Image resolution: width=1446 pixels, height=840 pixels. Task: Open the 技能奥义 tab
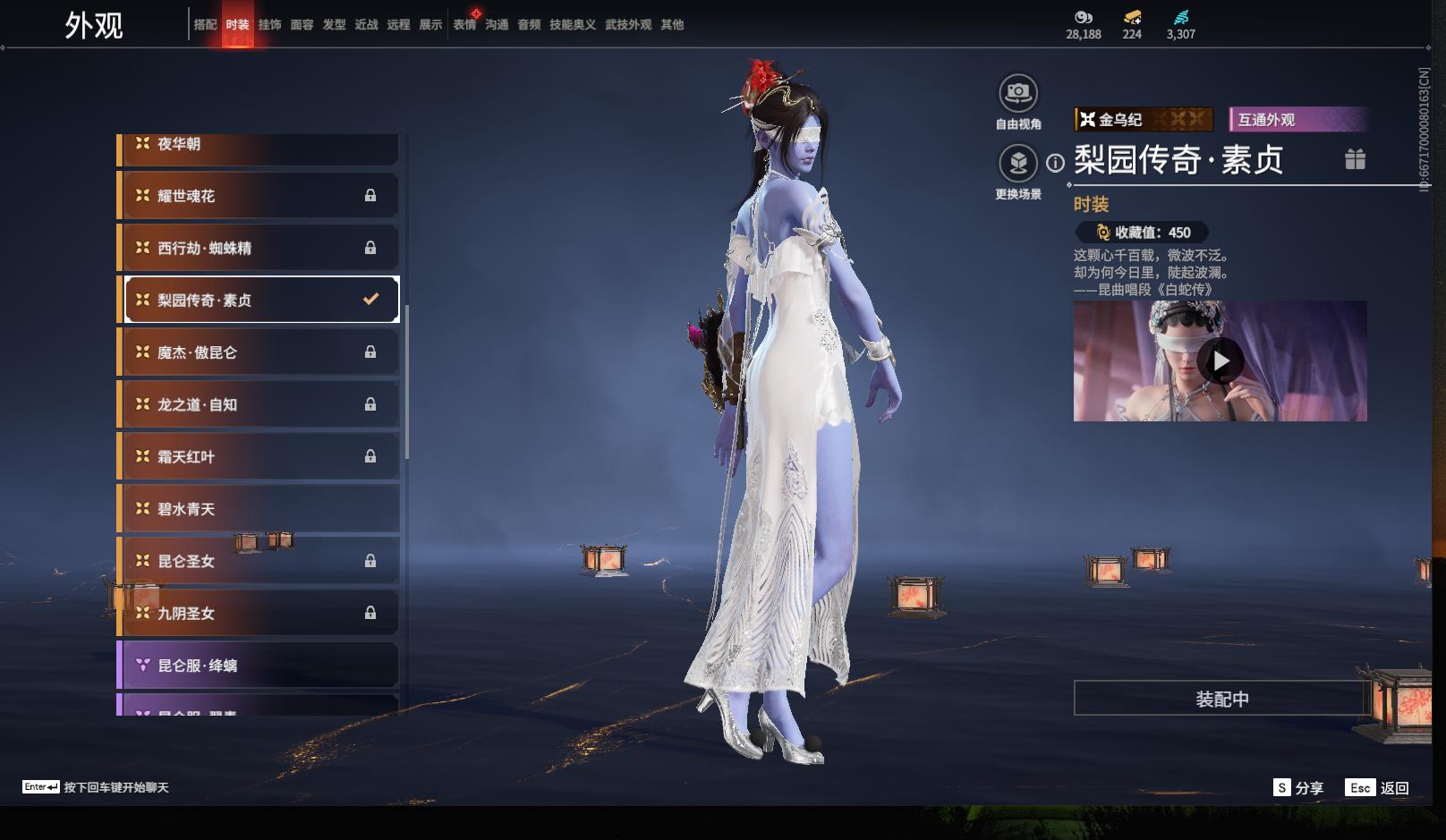coord(572,25)
